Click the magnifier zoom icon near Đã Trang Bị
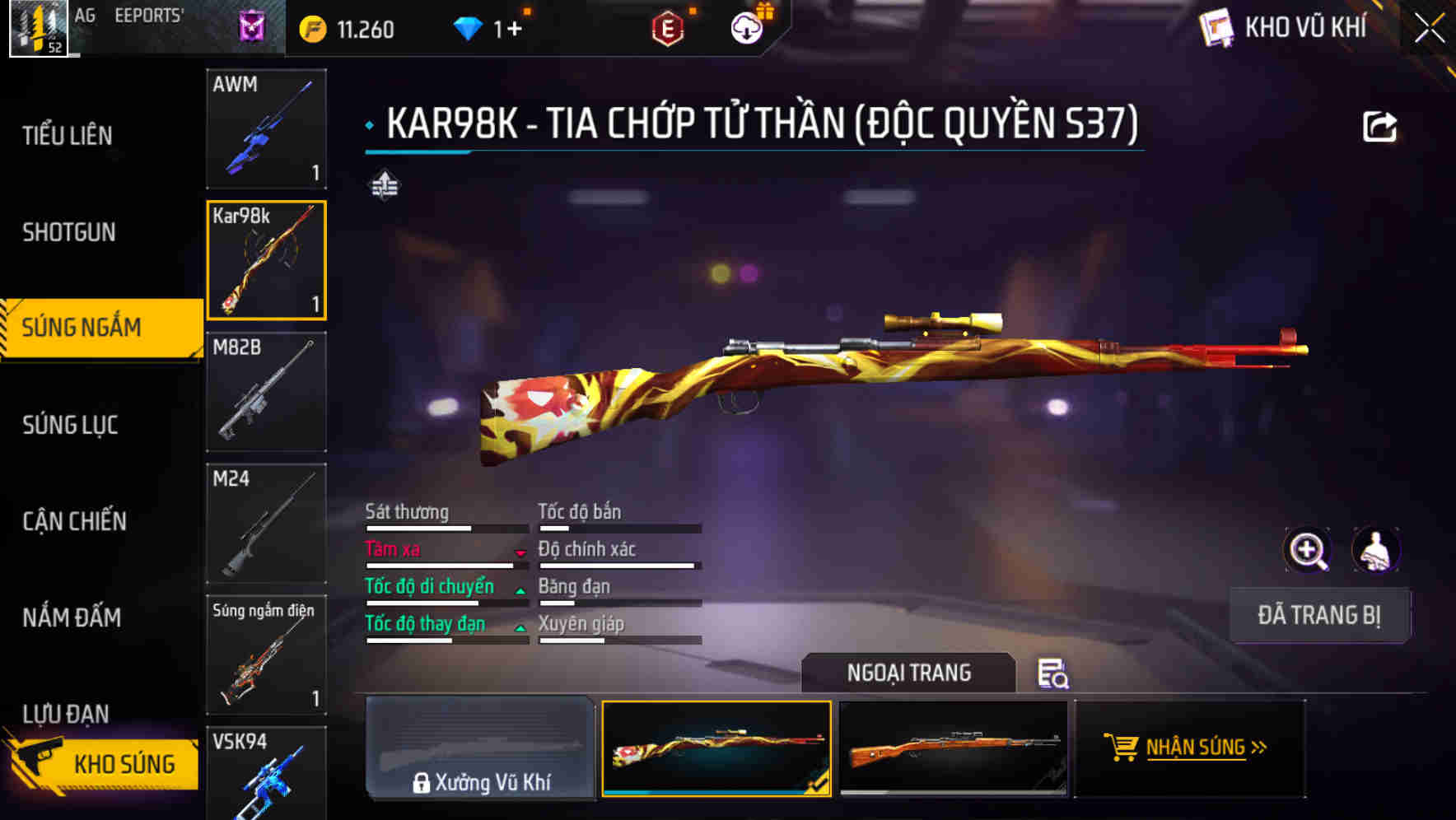1456x820 pixels. pyautogui.click(x=1308, y=550)
